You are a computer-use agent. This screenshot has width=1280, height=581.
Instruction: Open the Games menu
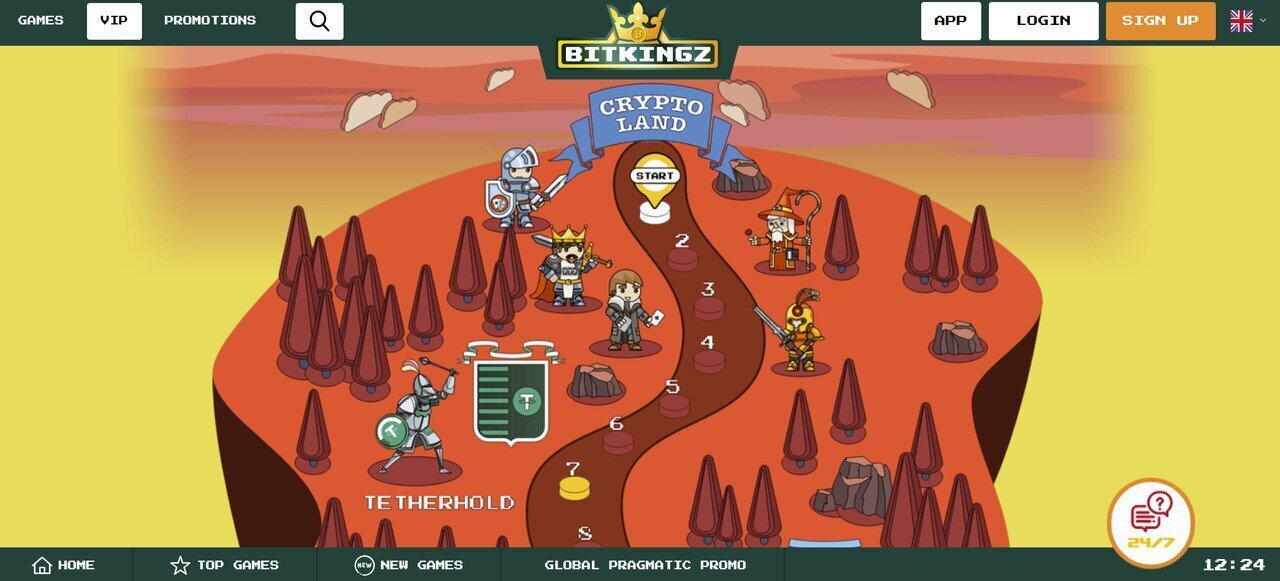[x=41, y=21]
